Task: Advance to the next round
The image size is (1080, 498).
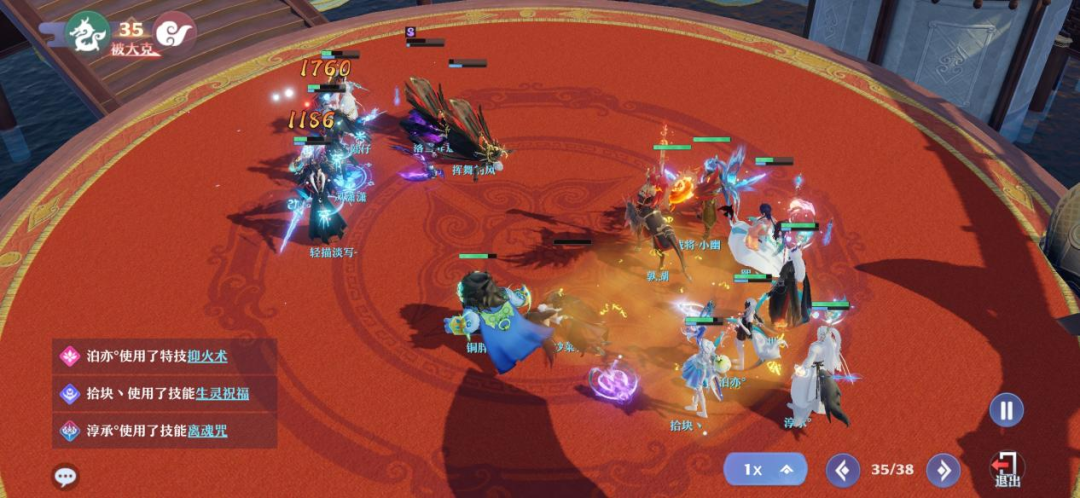Action: tap(943, 470)
